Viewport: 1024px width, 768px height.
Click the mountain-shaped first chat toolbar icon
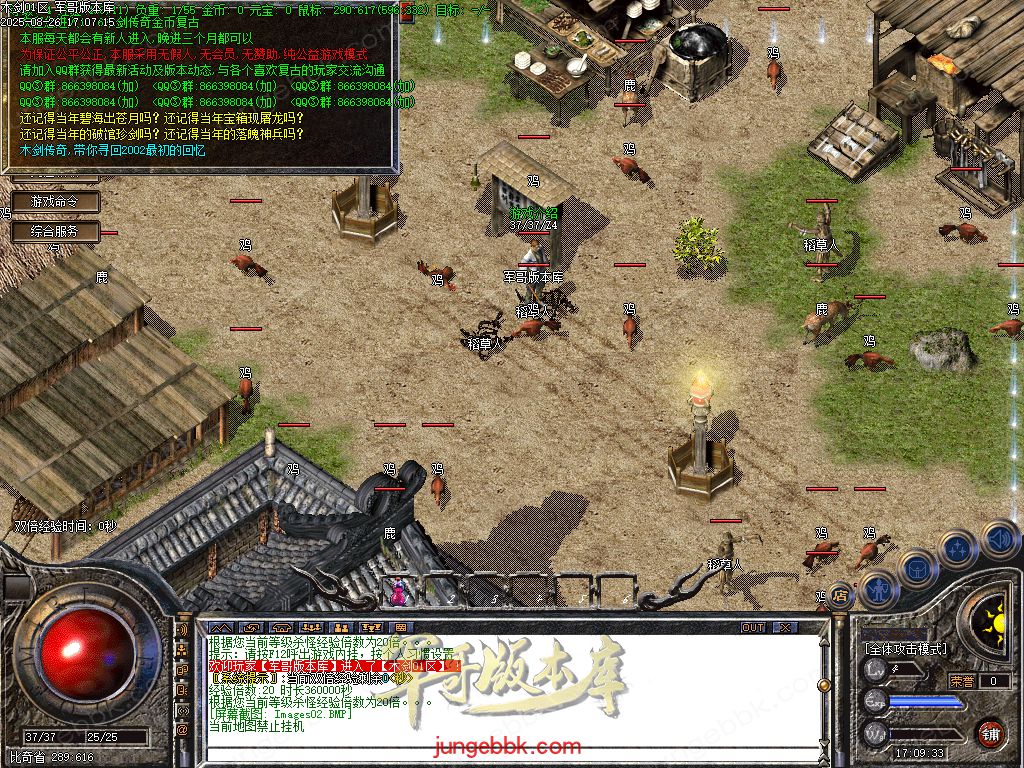(x=222, y=627)
